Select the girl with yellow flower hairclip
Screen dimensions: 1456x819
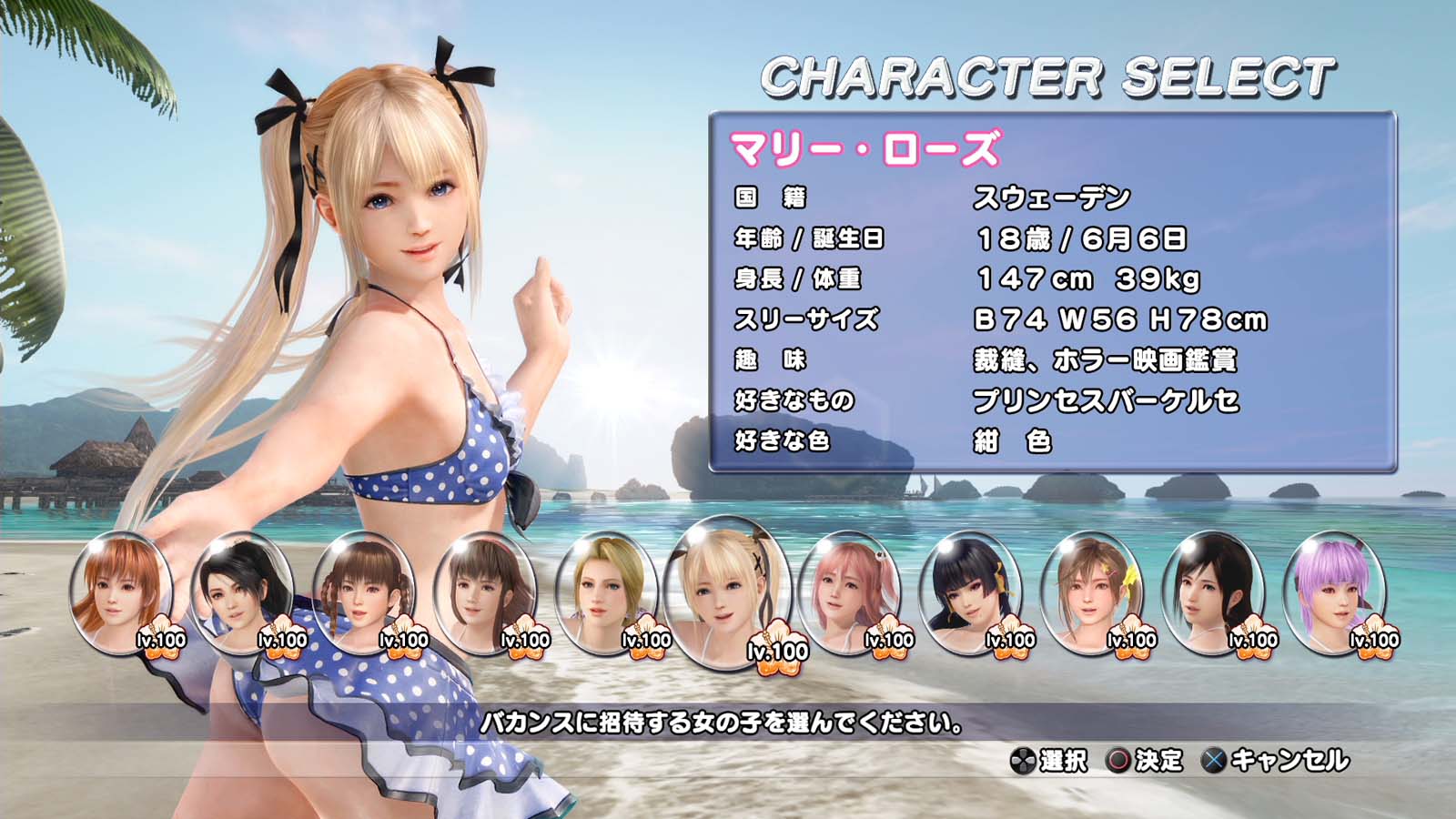coord(1091,592)
